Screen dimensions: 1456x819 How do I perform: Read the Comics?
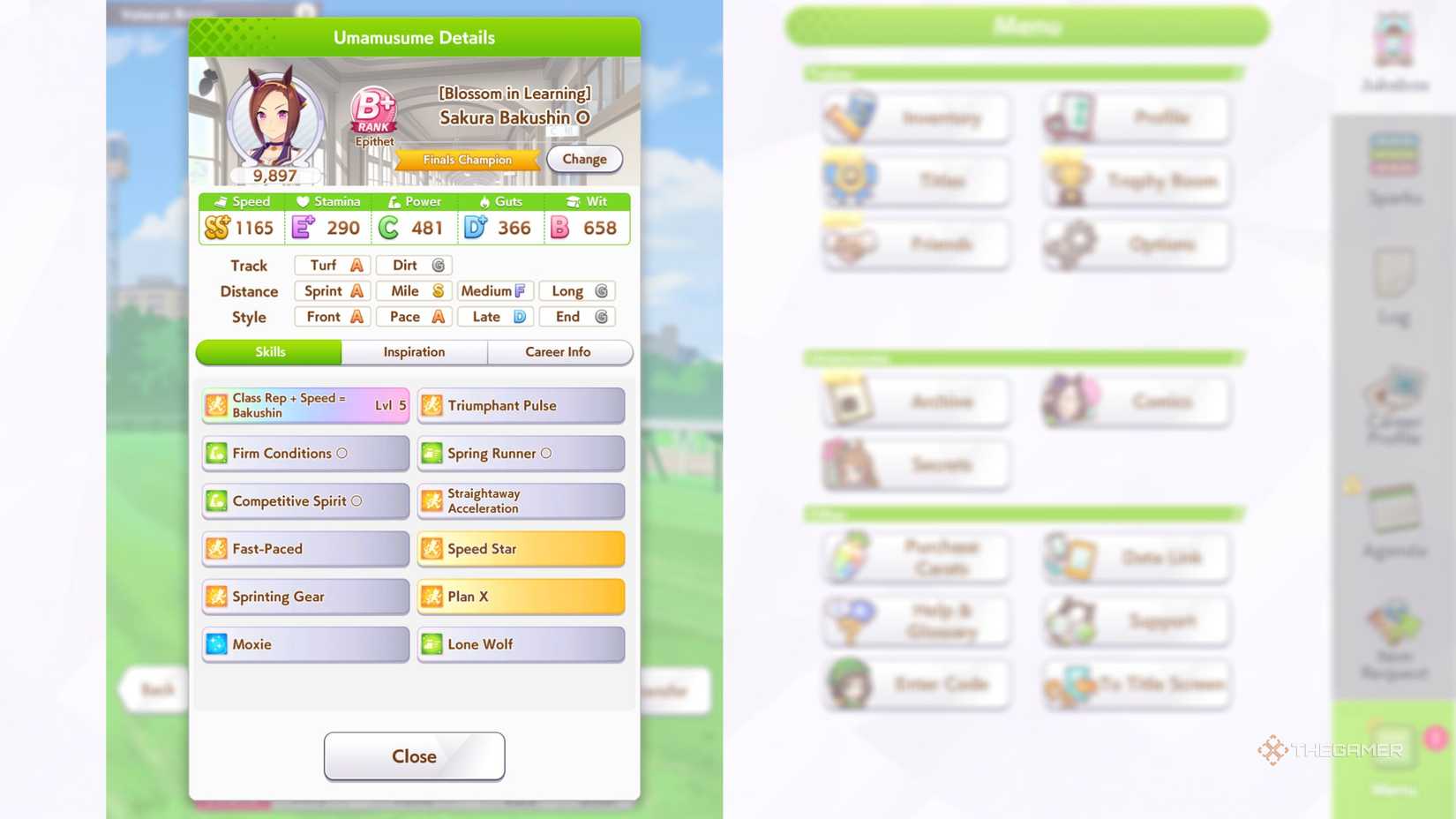point(1135,401)
